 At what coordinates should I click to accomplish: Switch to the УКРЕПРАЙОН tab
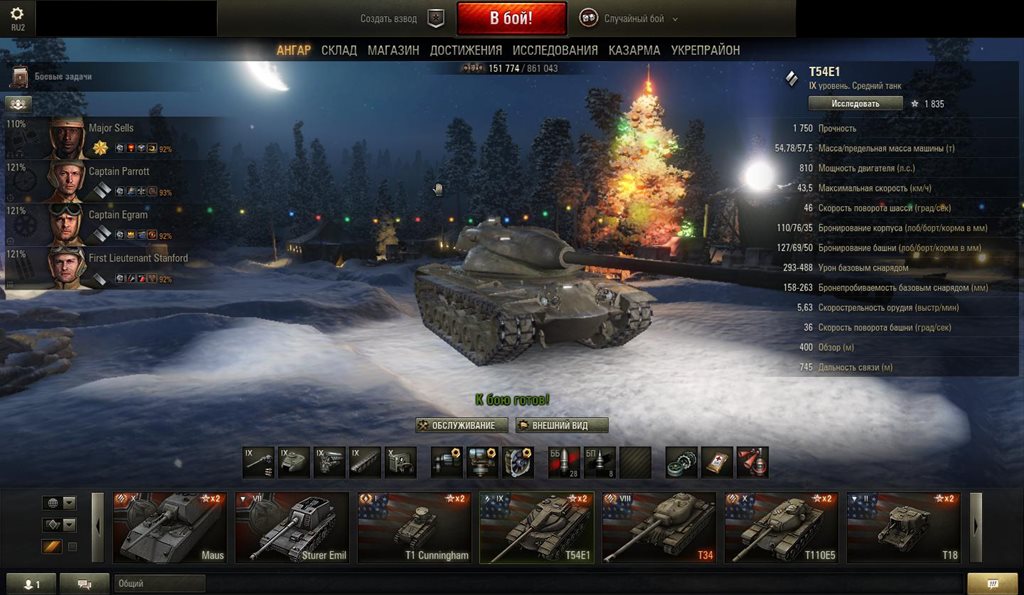(705, 50)
